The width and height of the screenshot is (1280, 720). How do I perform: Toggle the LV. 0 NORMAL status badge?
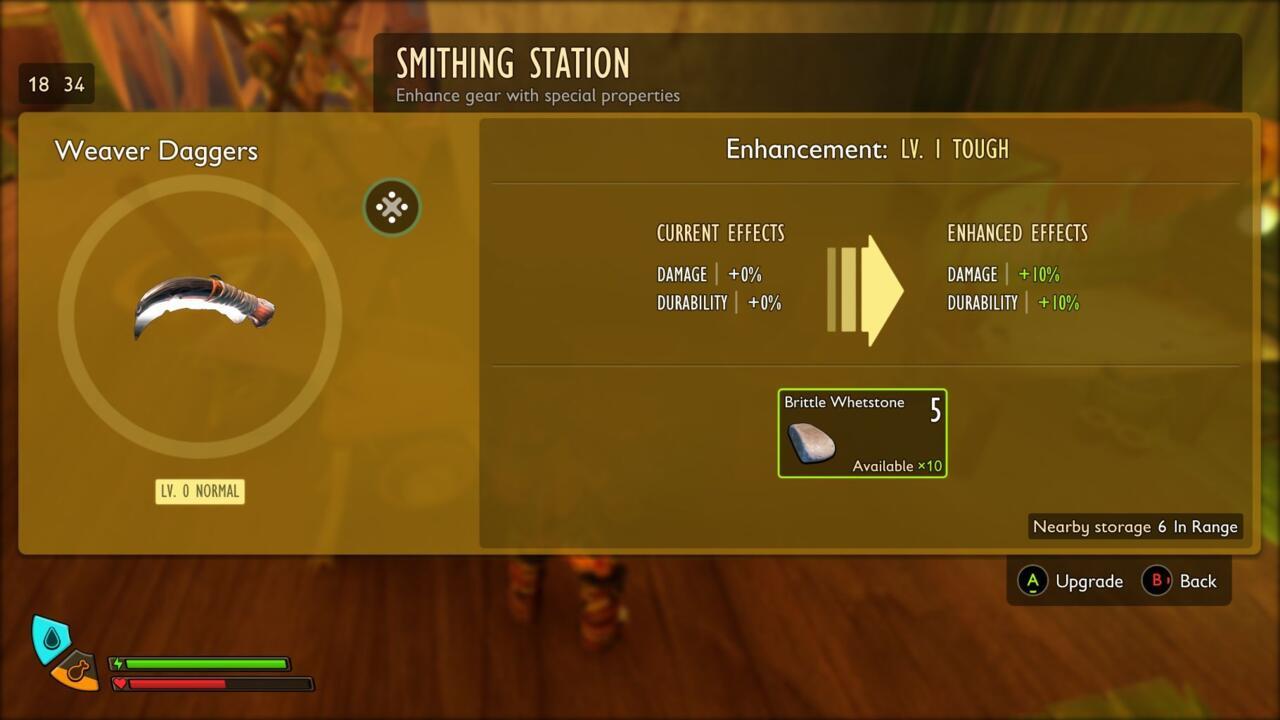point(199,491)
